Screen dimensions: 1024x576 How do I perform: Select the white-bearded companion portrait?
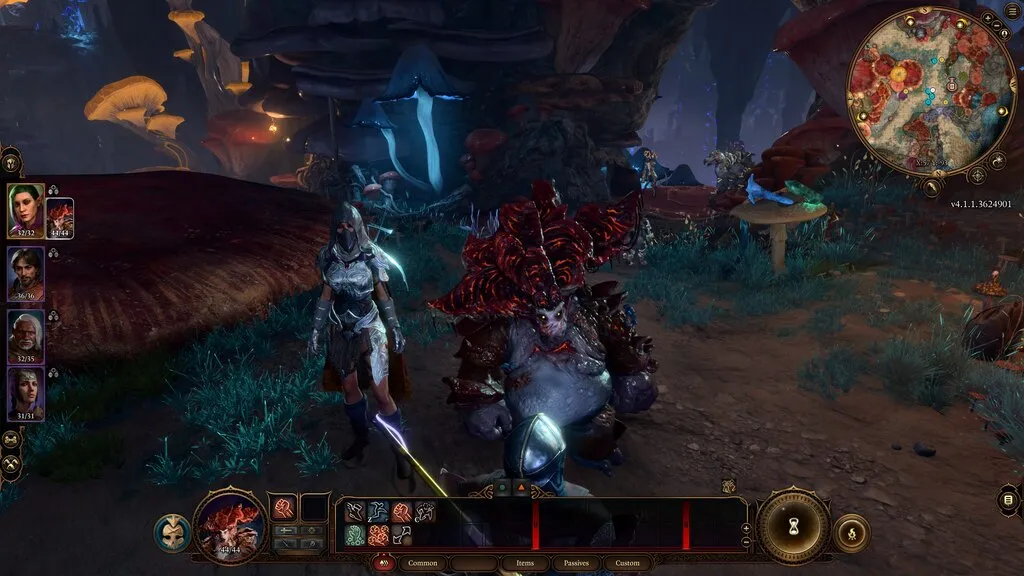tap(25, 335)
